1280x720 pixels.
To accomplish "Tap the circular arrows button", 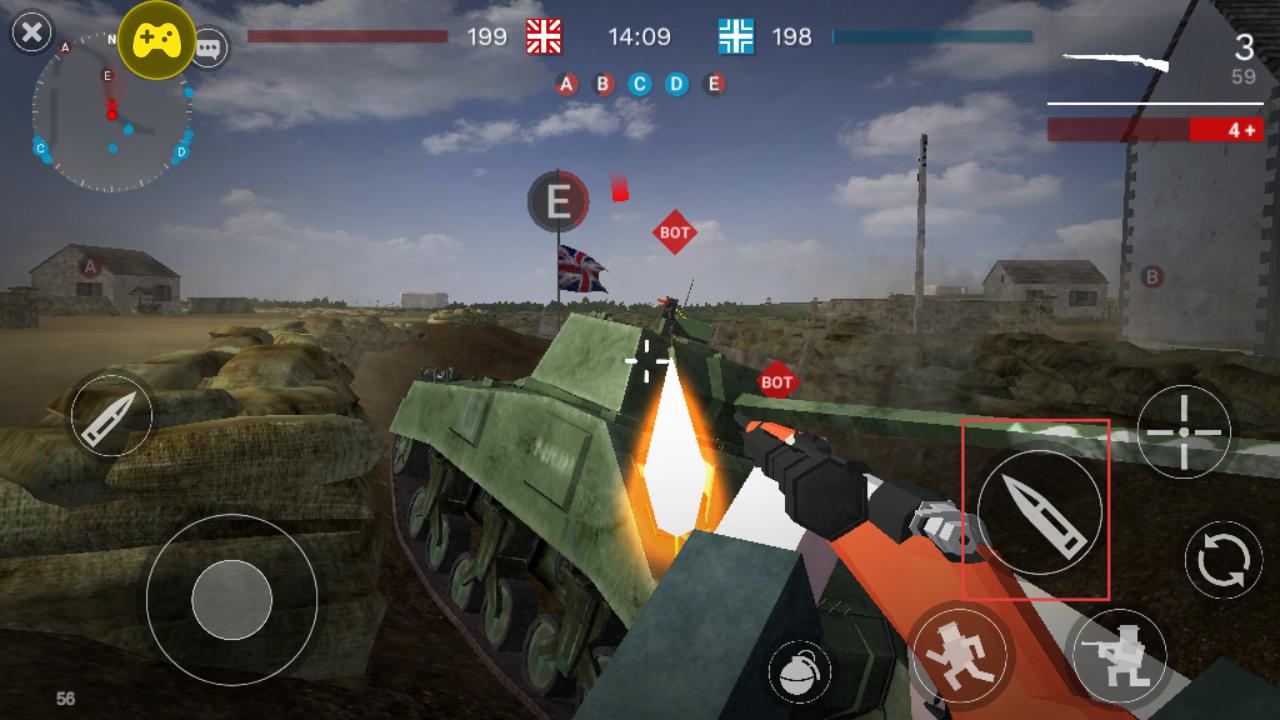I will [x=1223, y=559].
